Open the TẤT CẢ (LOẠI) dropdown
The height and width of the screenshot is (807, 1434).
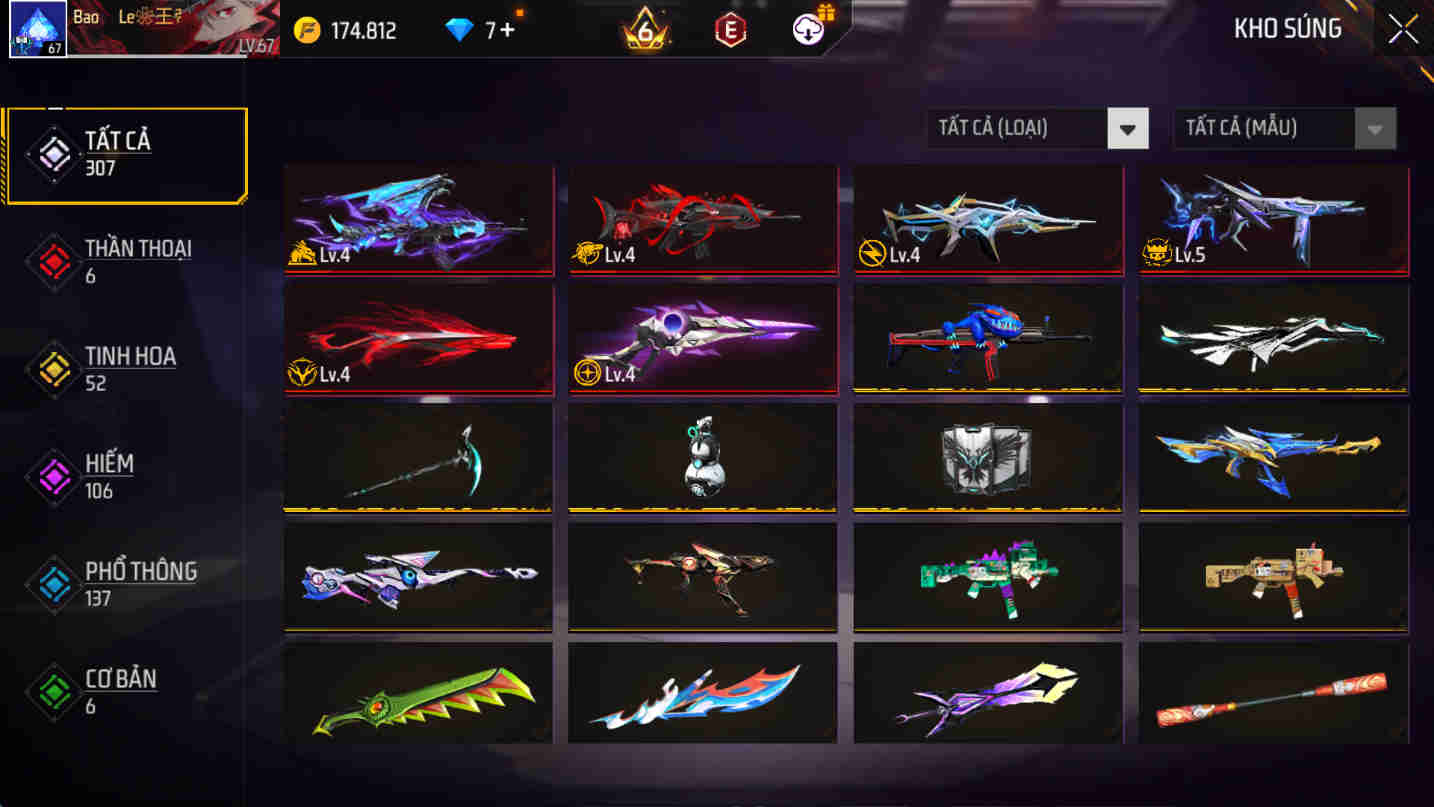[x=1037, y=128]
